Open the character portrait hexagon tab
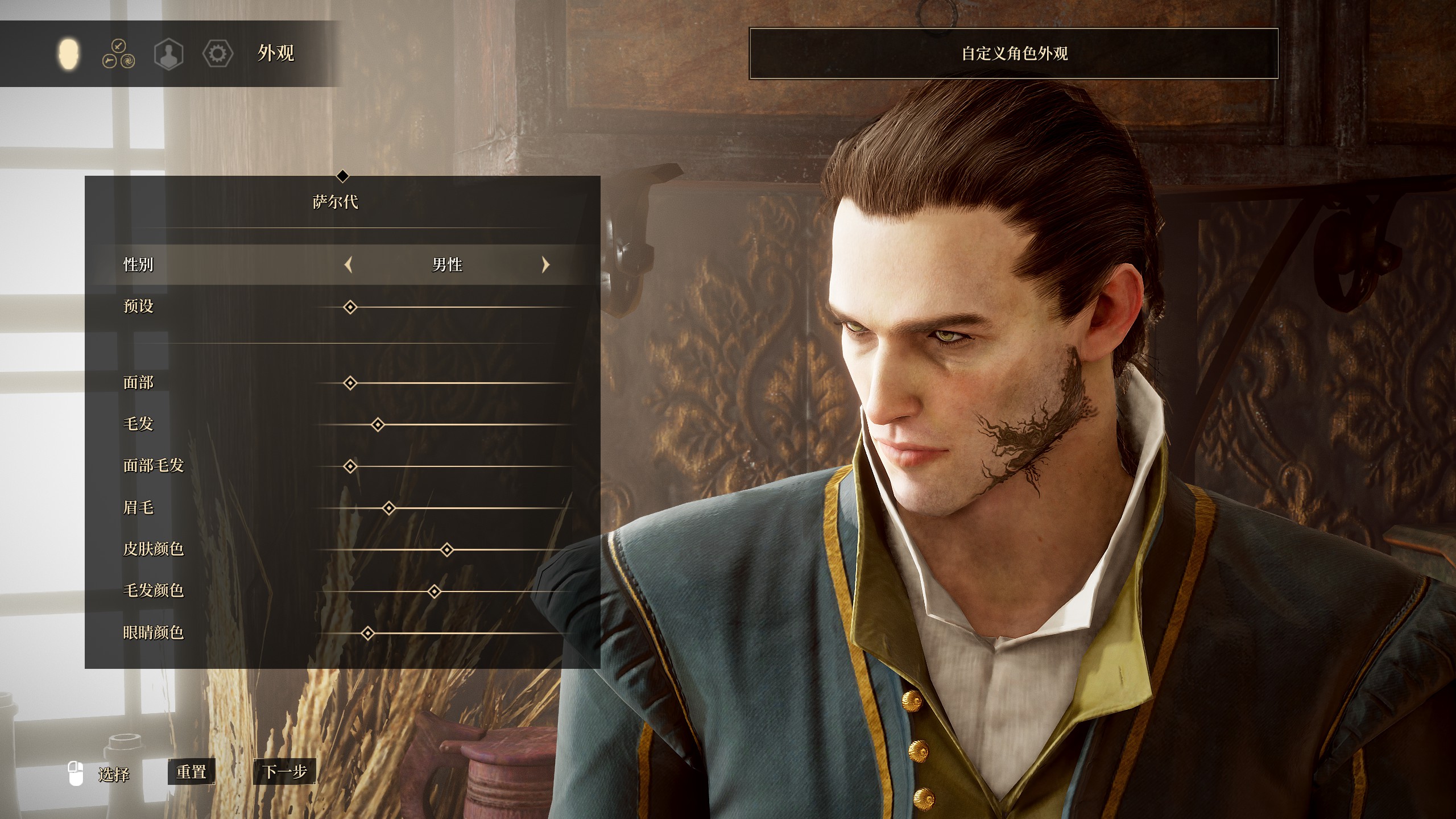Image resolution: width=1456 pixels, height=819 pixels. pyautogui.click(x=168, y=55)
